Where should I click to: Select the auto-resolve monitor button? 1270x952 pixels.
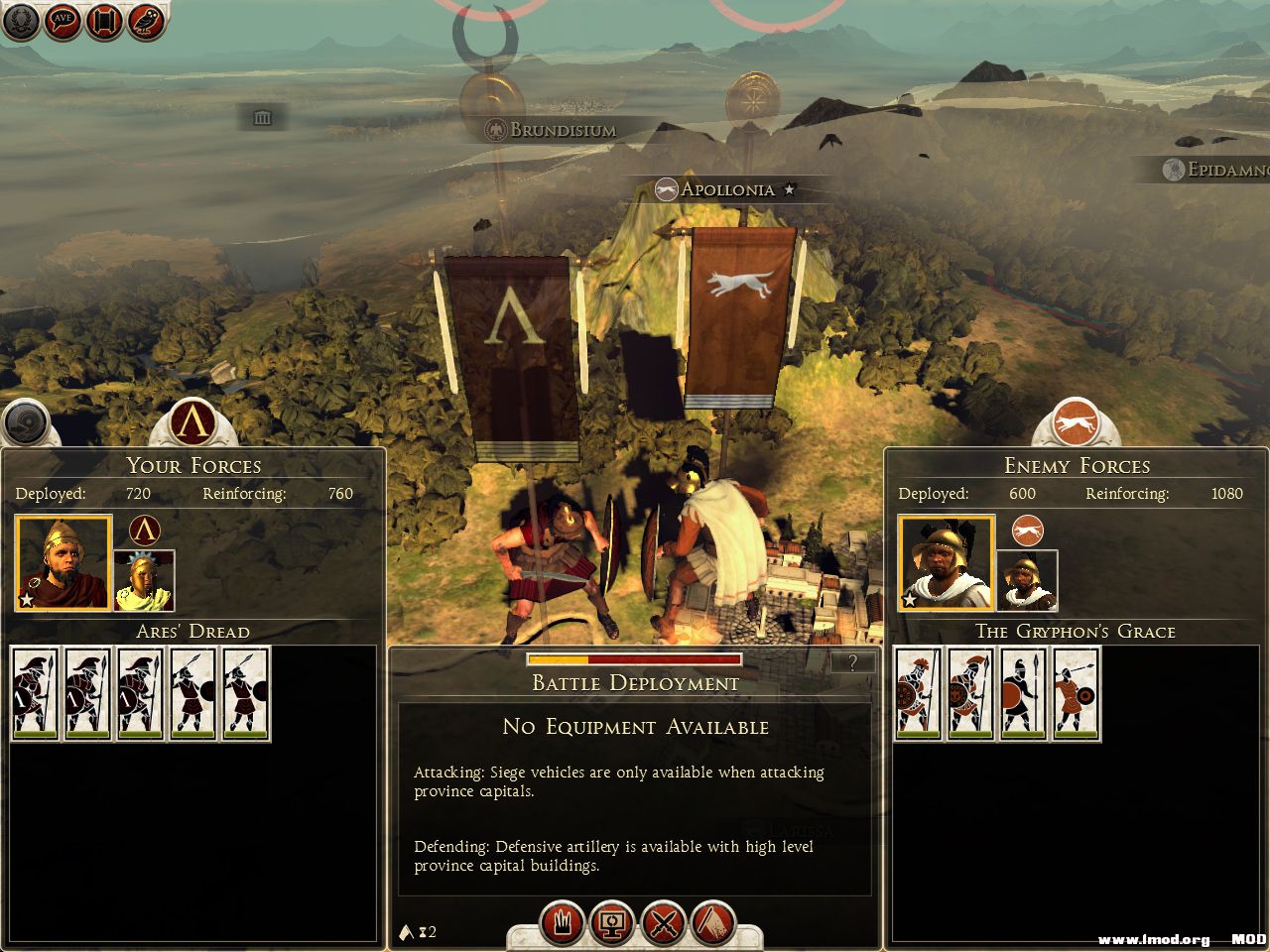pyautogui.click(x=611, y=923)
